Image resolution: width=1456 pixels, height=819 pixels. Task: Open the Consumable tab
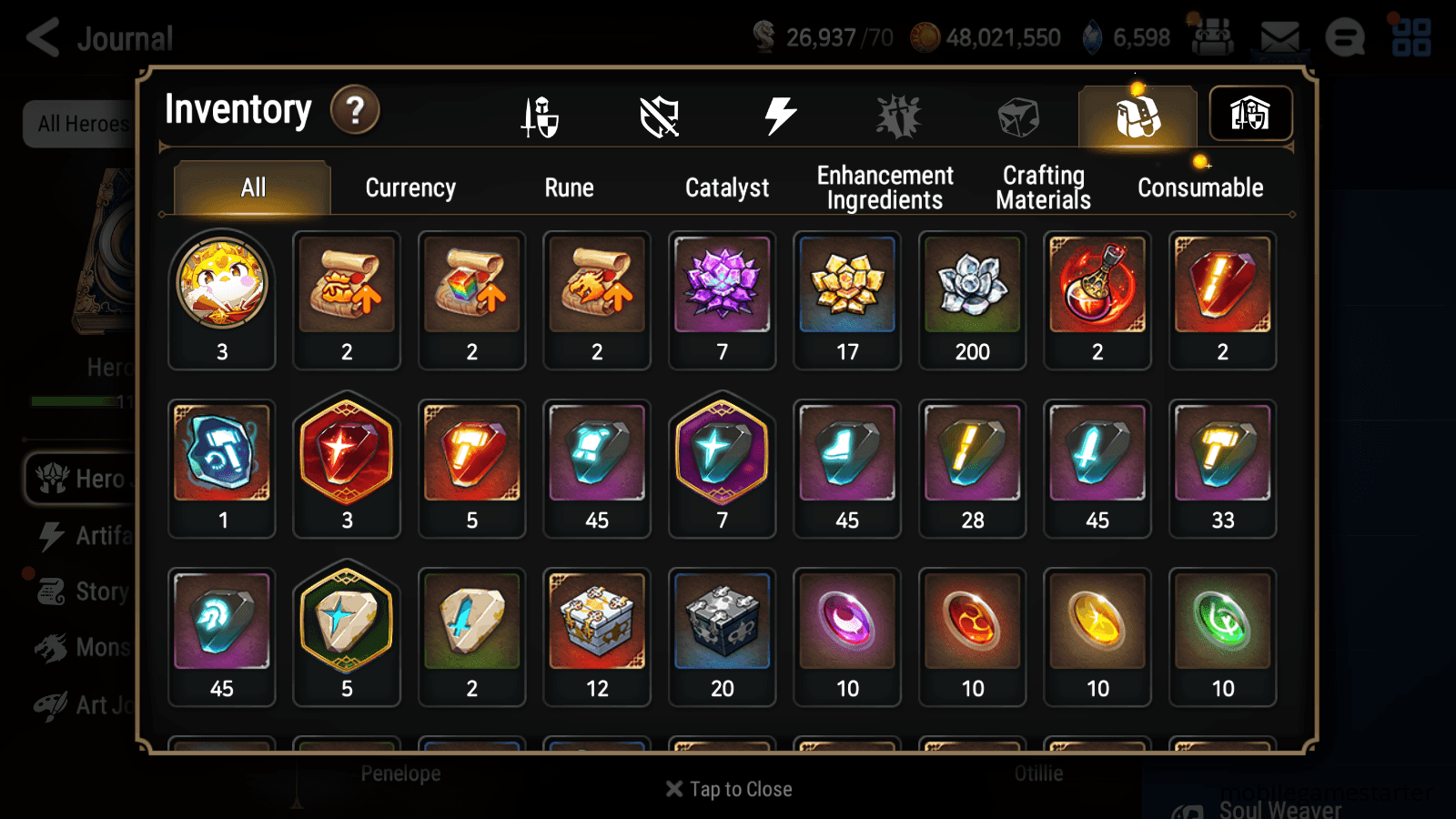point(1199,187)
